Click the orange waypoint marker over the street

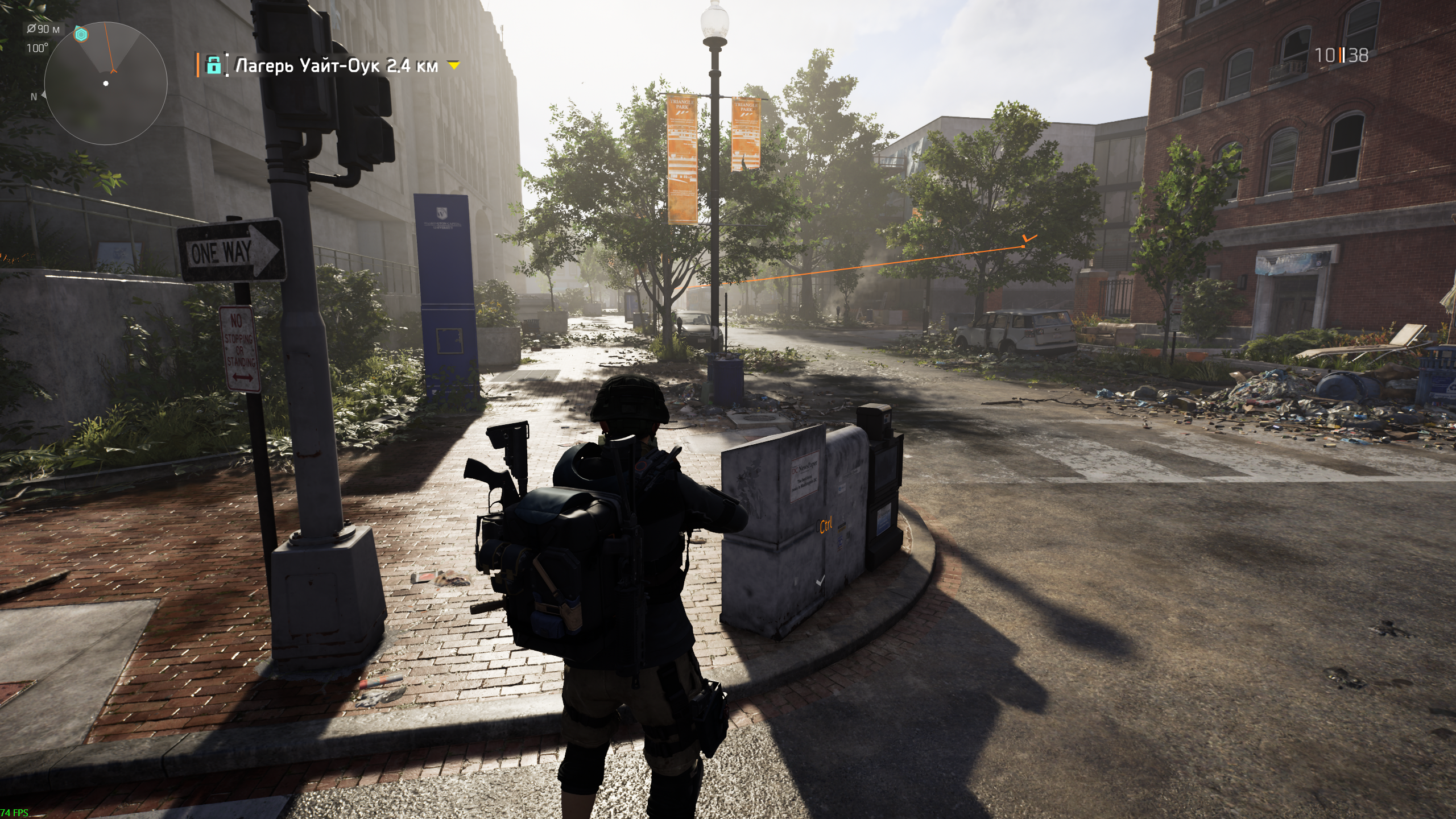[1028, 241]
